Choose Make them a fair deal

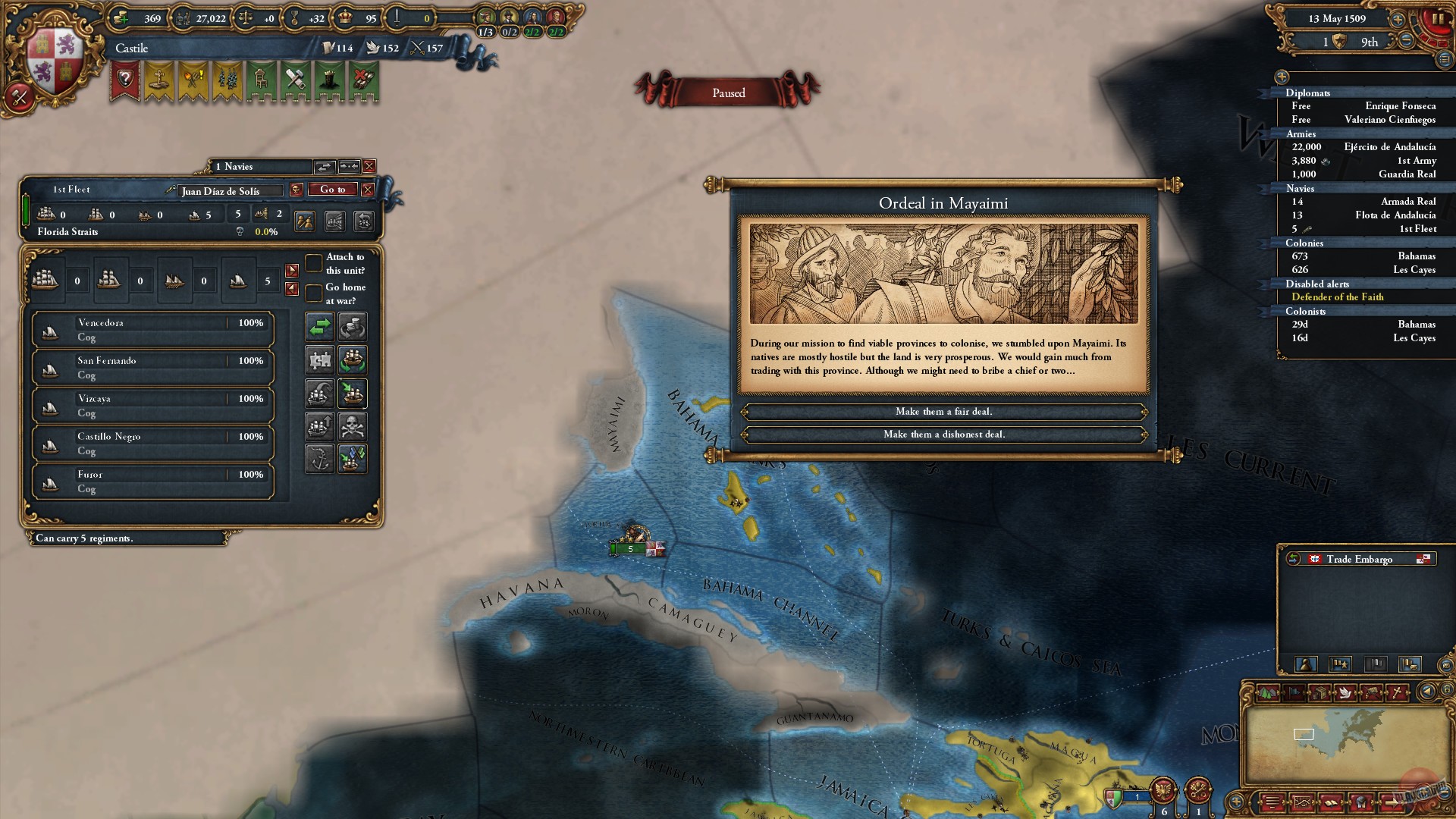944,412
